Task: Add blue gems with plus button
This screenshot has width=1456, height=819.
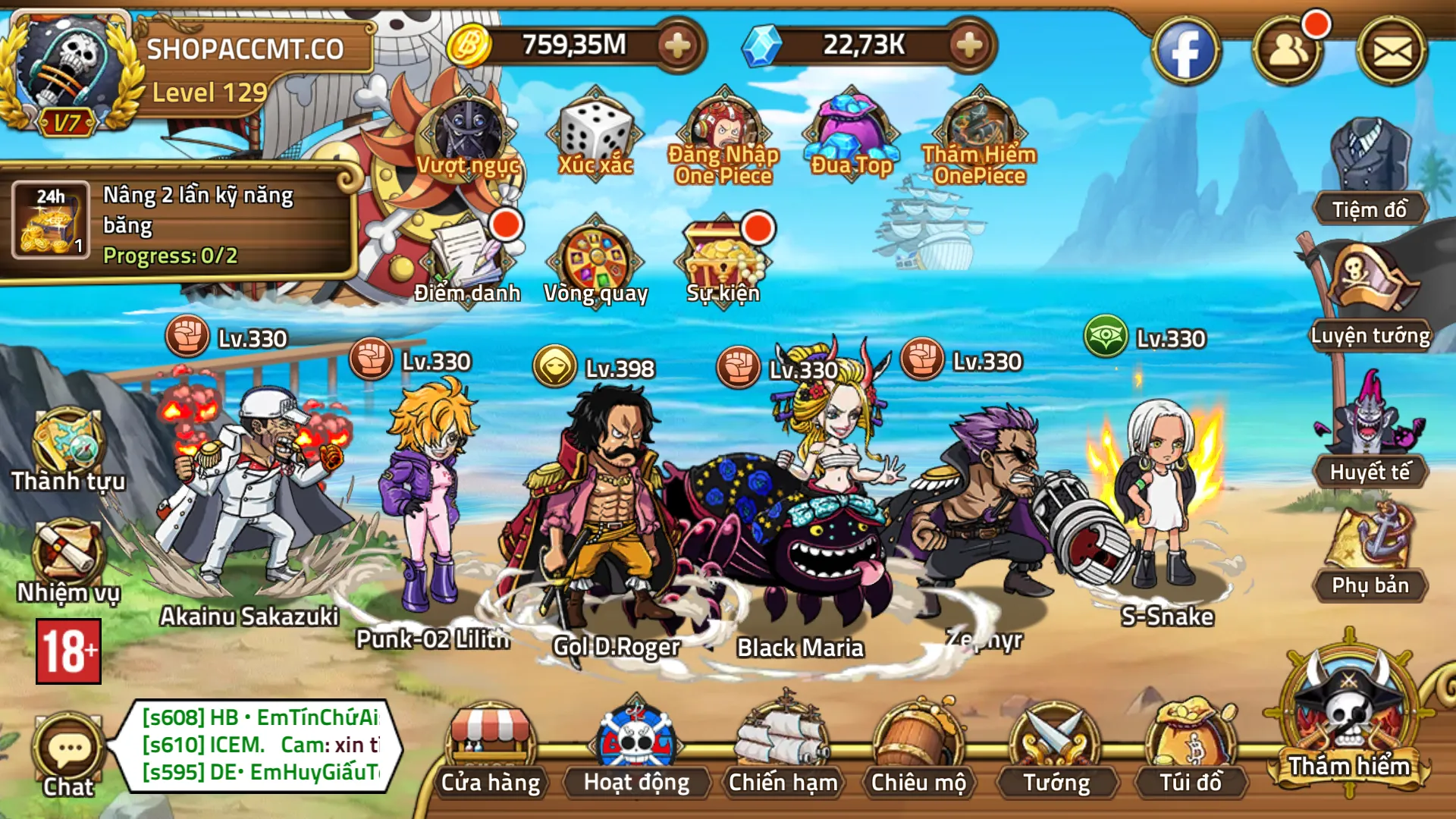Action: pyautogui.click(x=968, y=45)
